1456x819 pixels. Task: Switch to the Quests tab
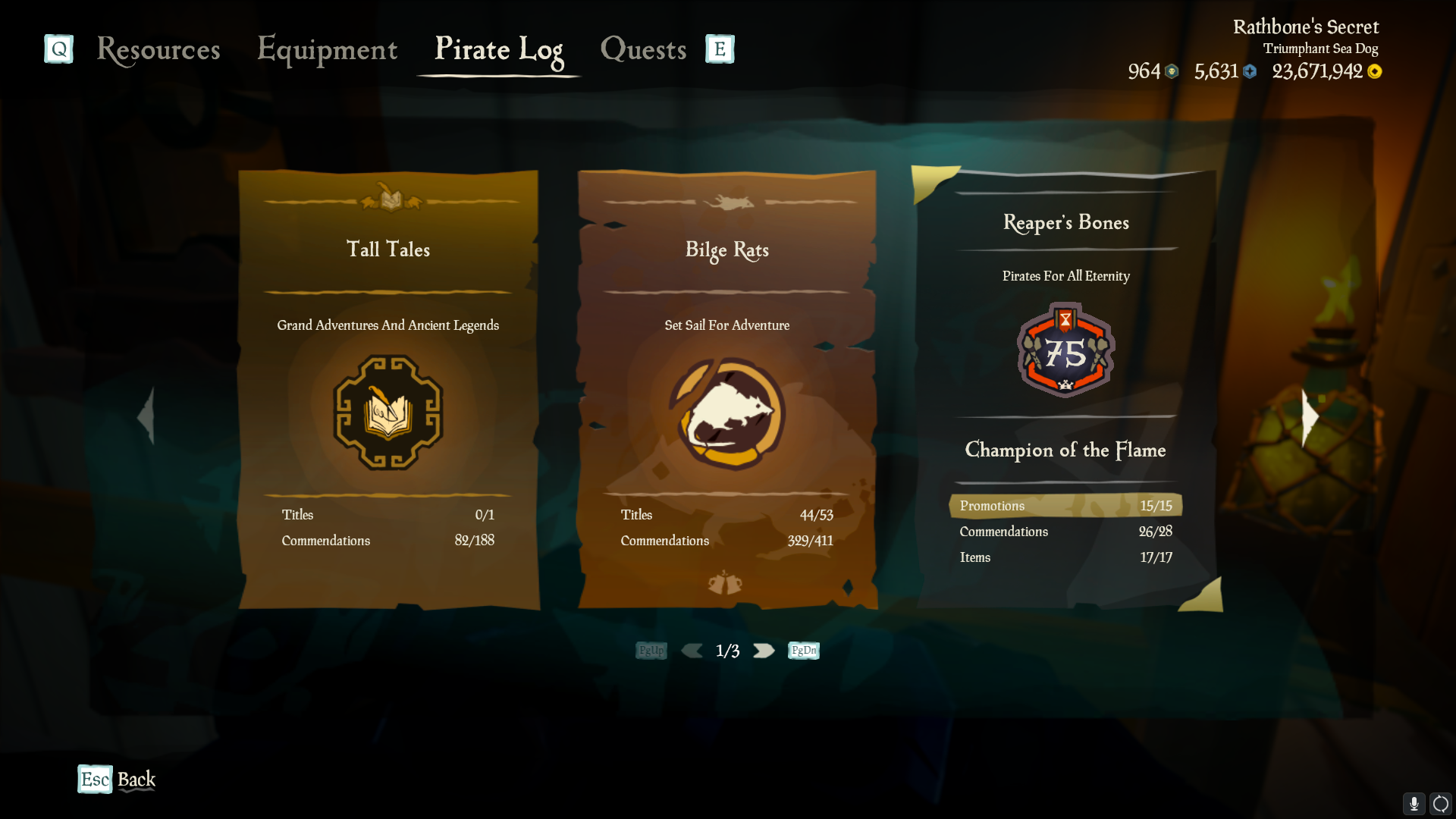pyautogui.click(x=642, y=49)
